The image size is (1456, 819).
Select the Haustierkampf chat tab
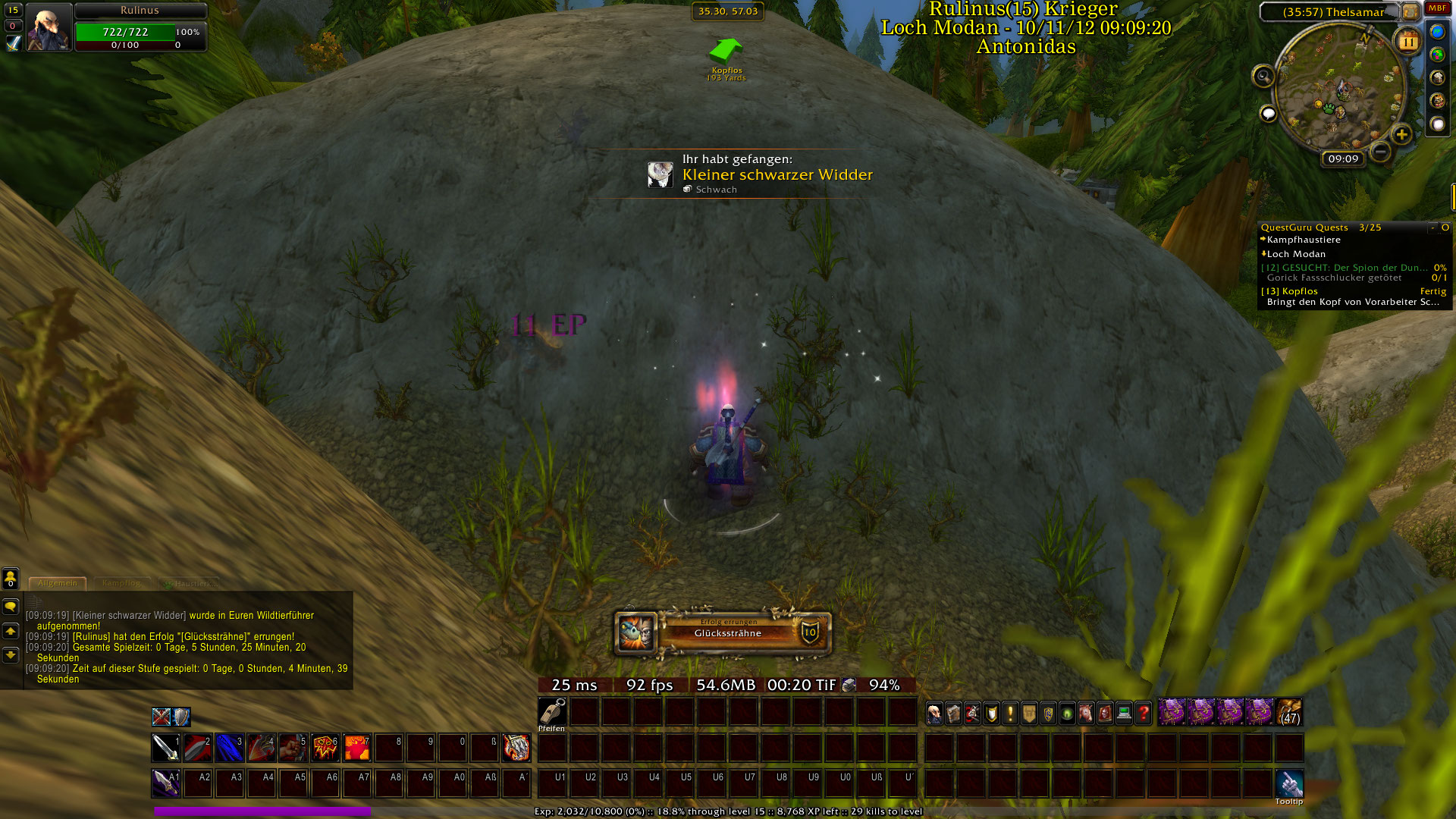[190, 584]
